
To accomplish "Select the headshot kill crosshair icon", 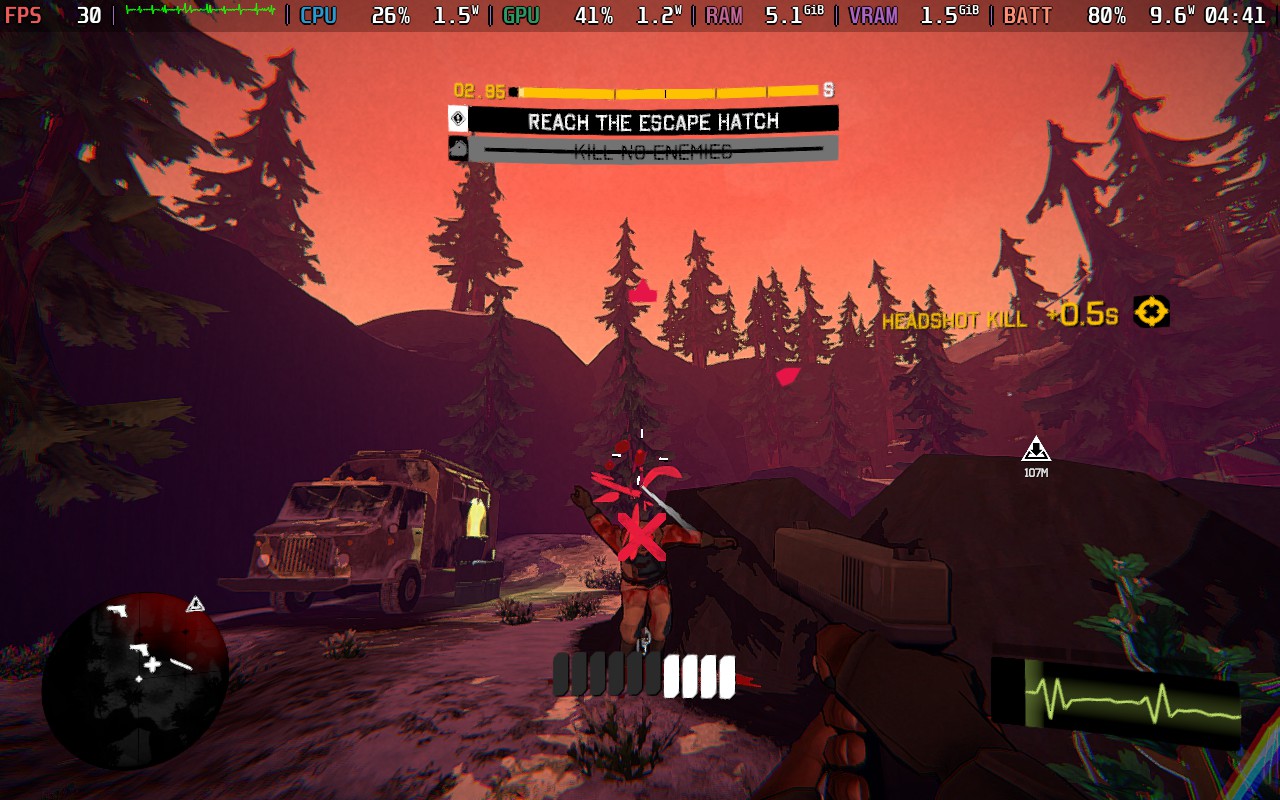I will (1151, 312).
